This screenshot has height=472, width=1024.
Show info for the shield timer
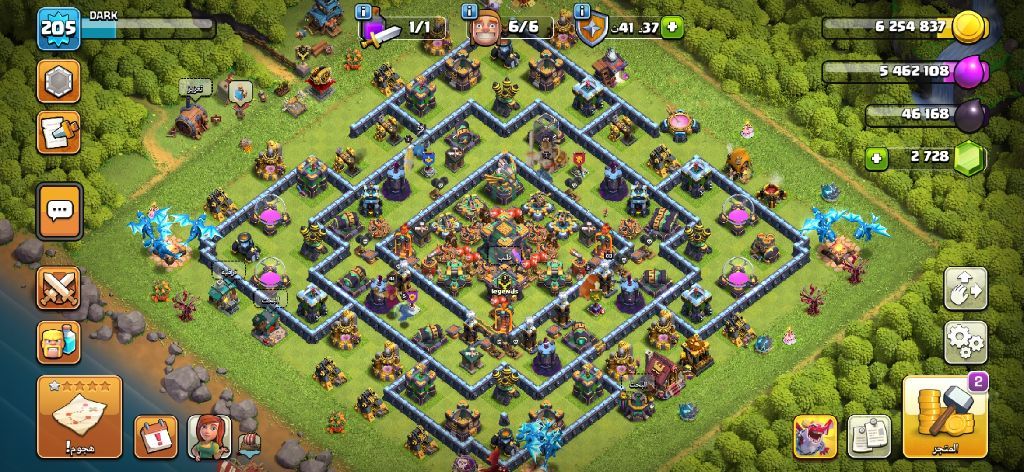tap(582, 12)
